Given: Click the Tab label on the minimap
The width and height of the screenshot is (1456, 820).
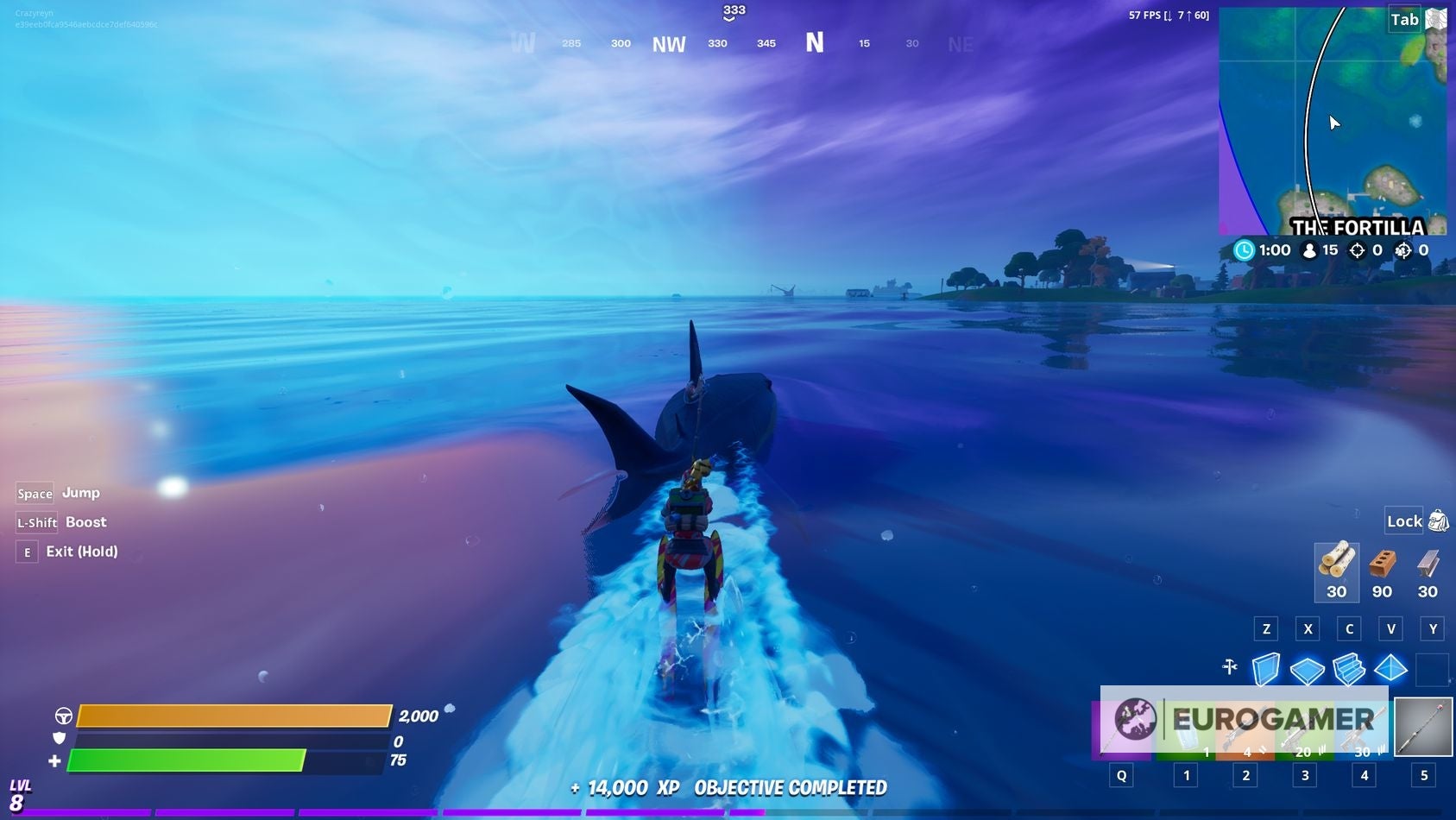Looking at the screenshot, I should [1405, 19].
